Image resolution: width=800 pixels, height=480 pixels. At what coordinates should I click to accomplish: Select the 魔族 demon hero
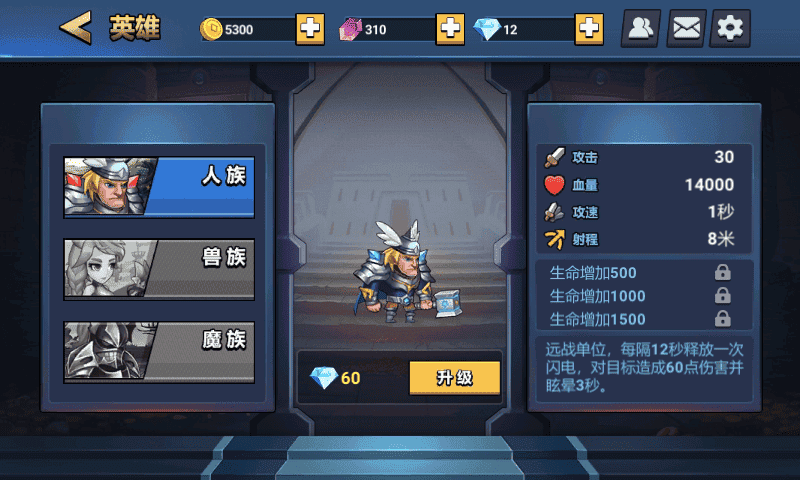coord(159,351)
